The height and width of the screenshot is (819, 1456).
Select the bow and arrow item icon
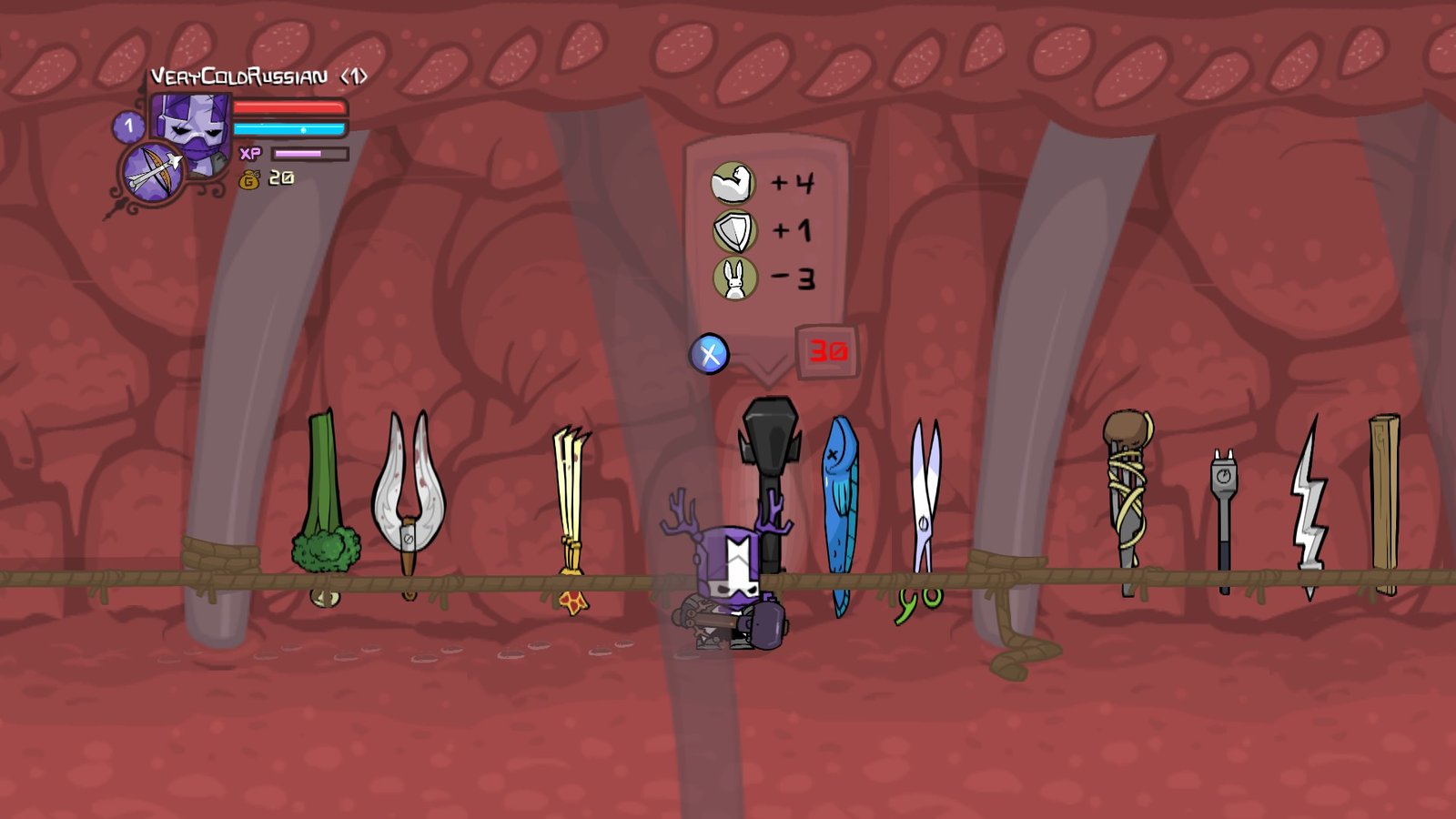151,172
